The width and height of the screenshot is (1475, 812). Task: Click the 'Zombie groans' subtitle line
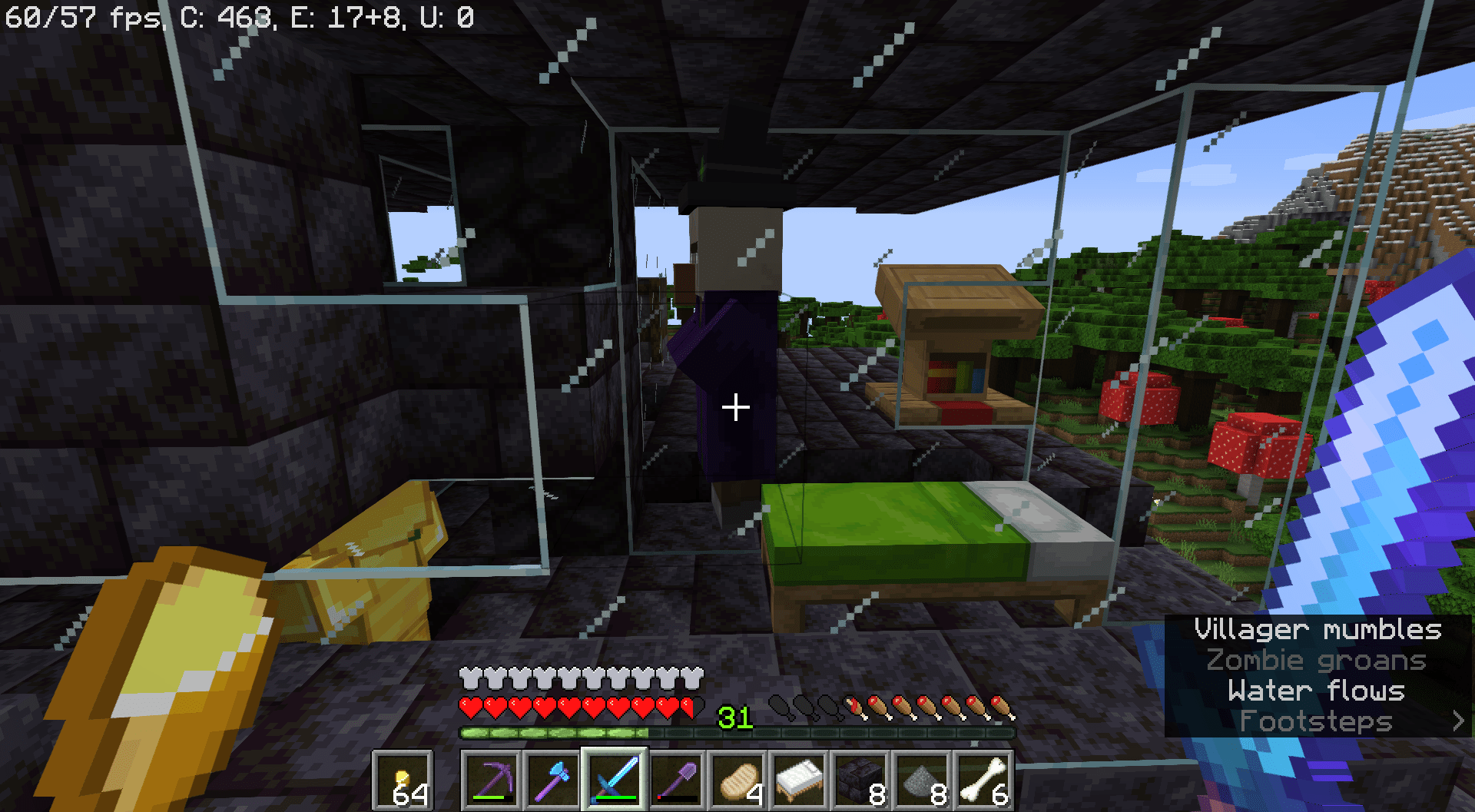pyautogui.click(x=1315, y=661)
